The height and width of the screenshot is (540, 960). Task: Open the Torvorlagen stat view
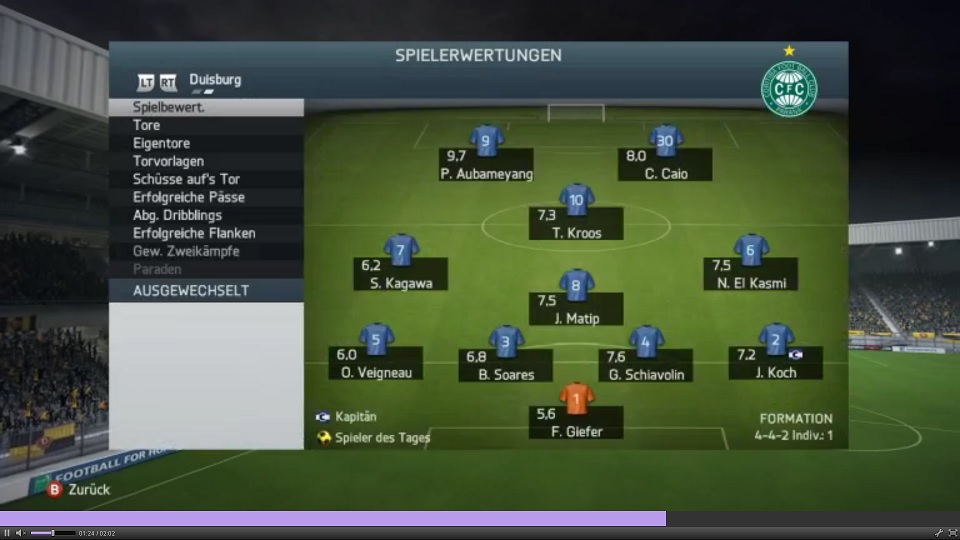168,161
